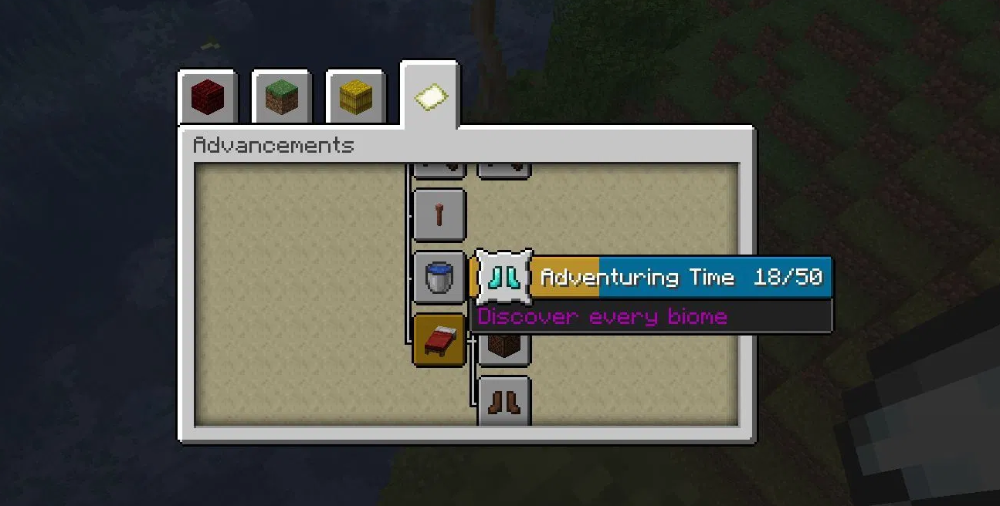
Task: Click the leather boots advancement icon
Action: pyautogui.click(x=503, y=402)
